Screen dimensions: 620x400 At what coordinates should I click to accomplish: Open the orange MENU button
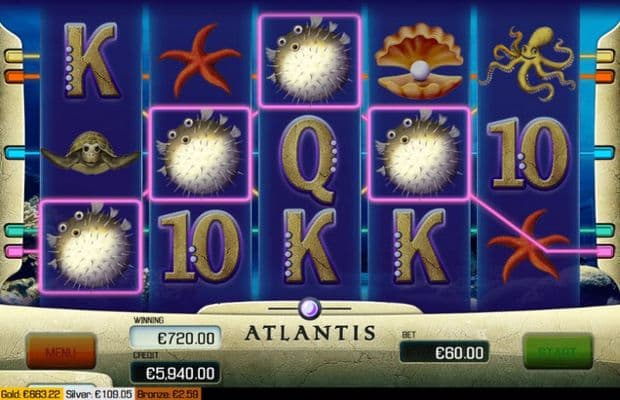pos(61,351)
